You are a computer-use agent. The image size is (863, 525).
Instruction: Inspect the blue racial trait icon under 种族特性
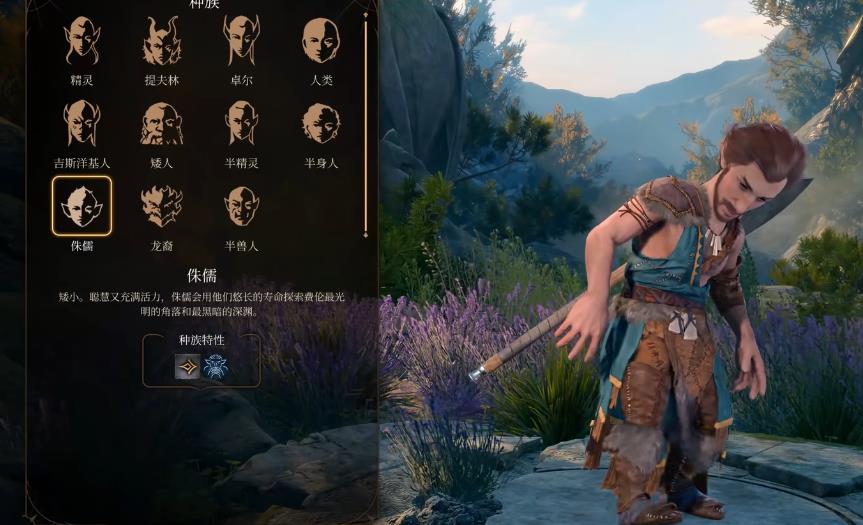pyautogui.click(x=215, y=367)
